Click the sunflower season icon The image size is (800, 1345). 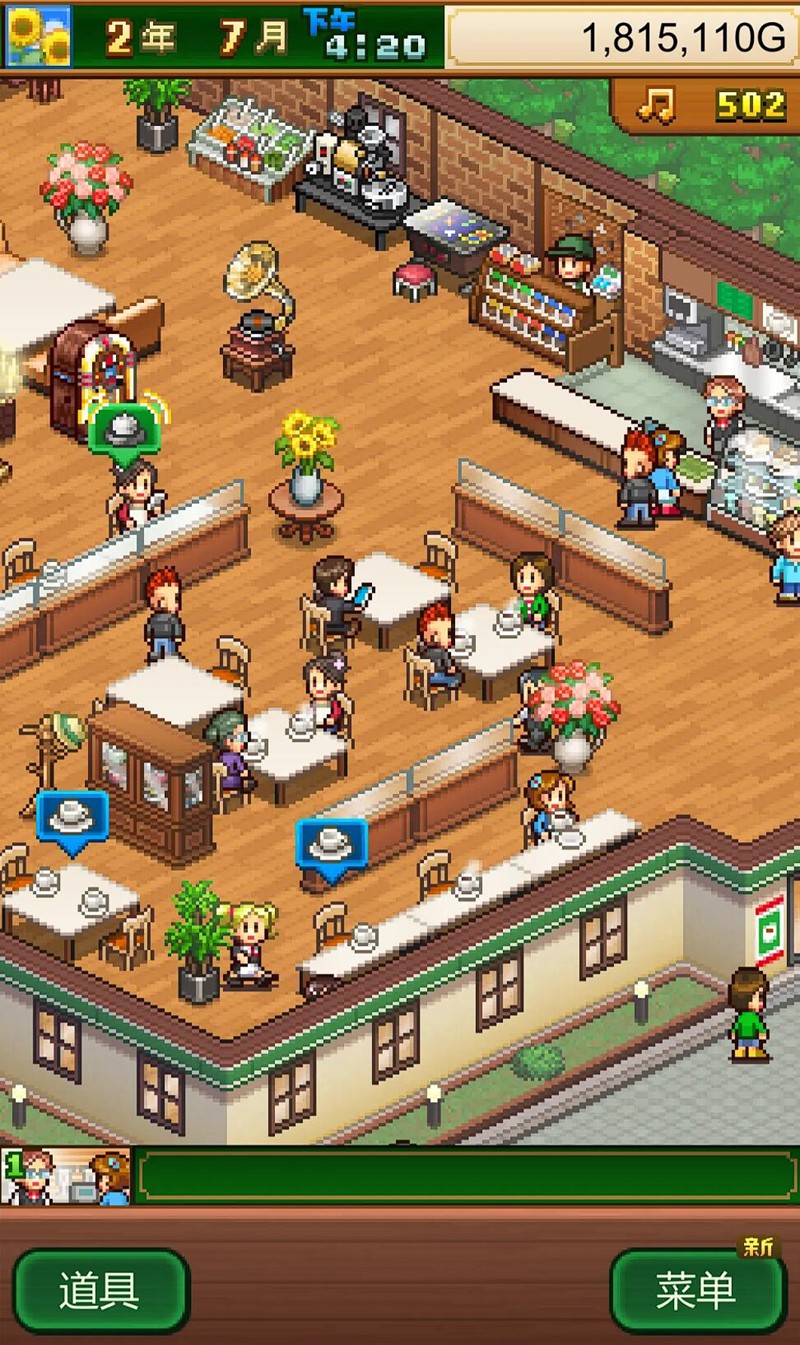point(38,36)
